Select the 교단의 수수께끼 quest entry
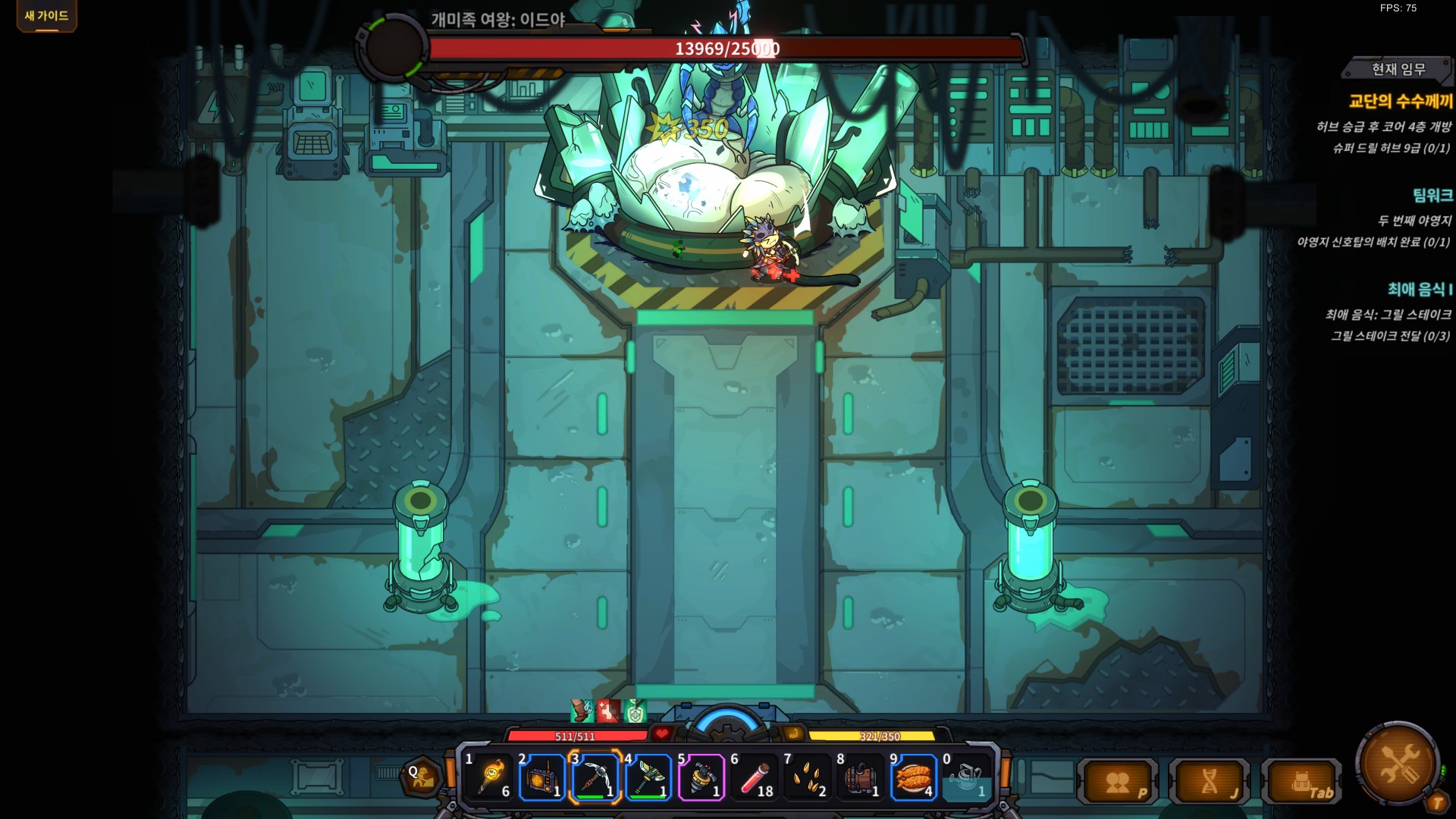Viewport: 1456px width, 819px height. pyautogui.click(x=1400, y=102)
